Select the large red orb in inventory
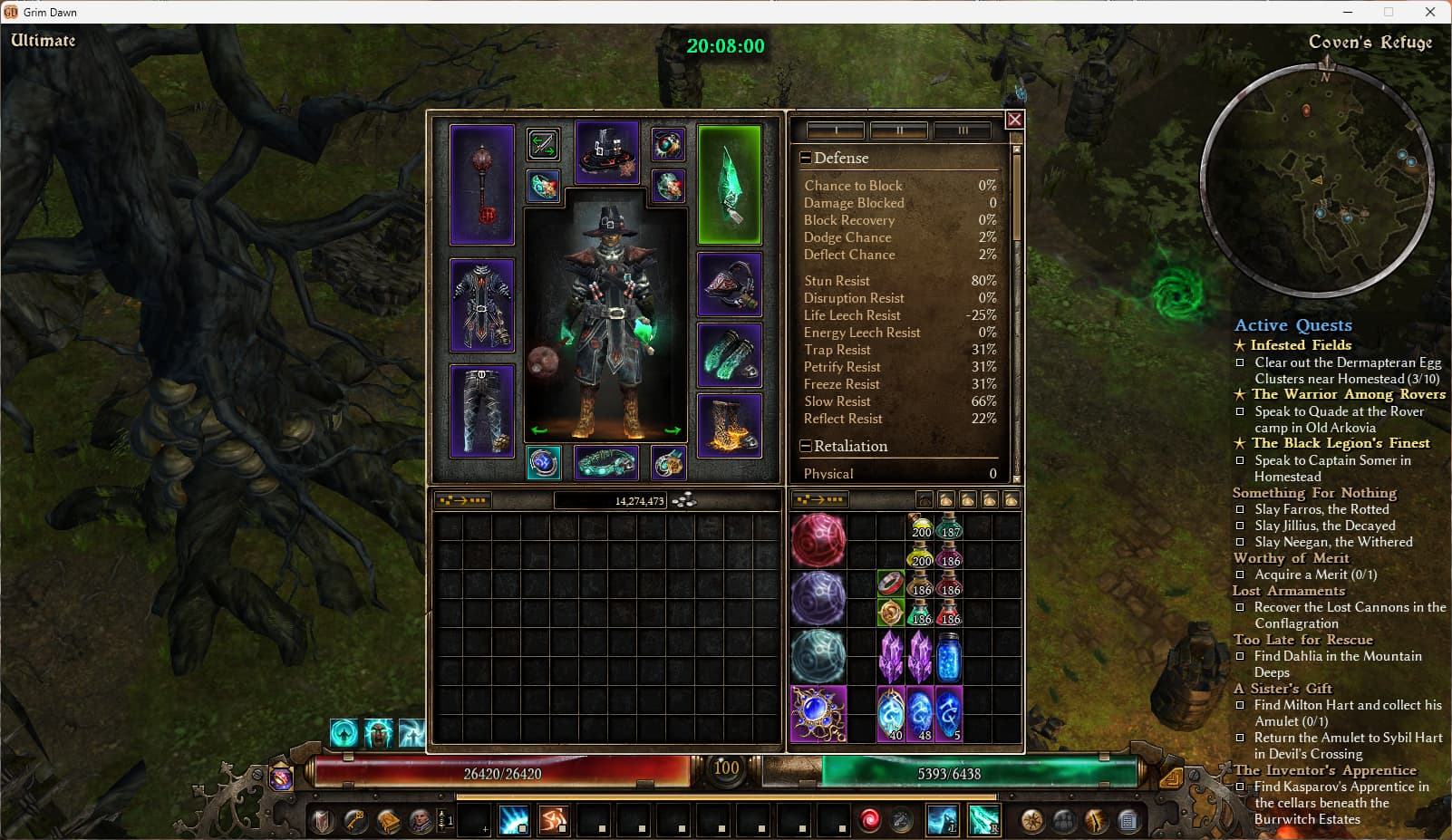 818,540
